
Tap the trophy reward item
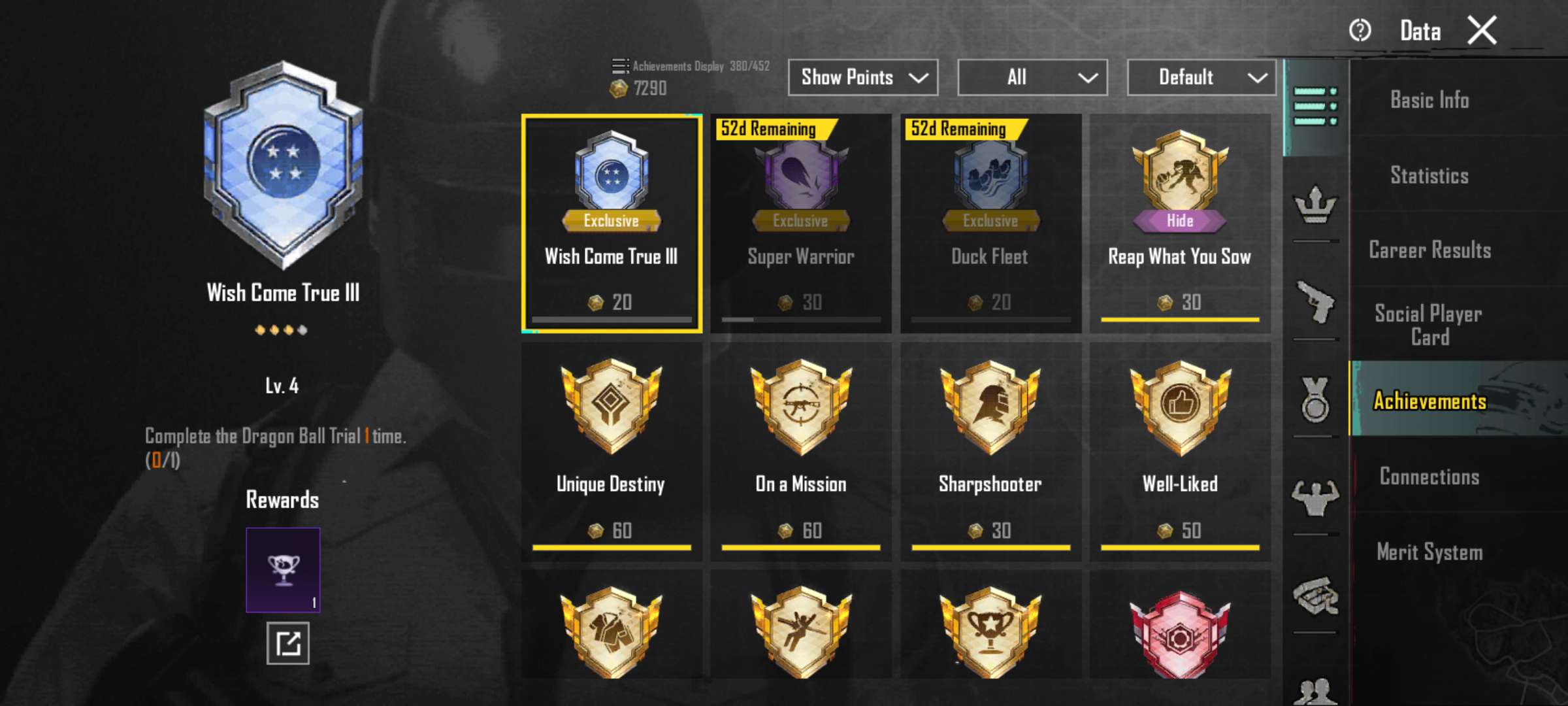point(283,569)
